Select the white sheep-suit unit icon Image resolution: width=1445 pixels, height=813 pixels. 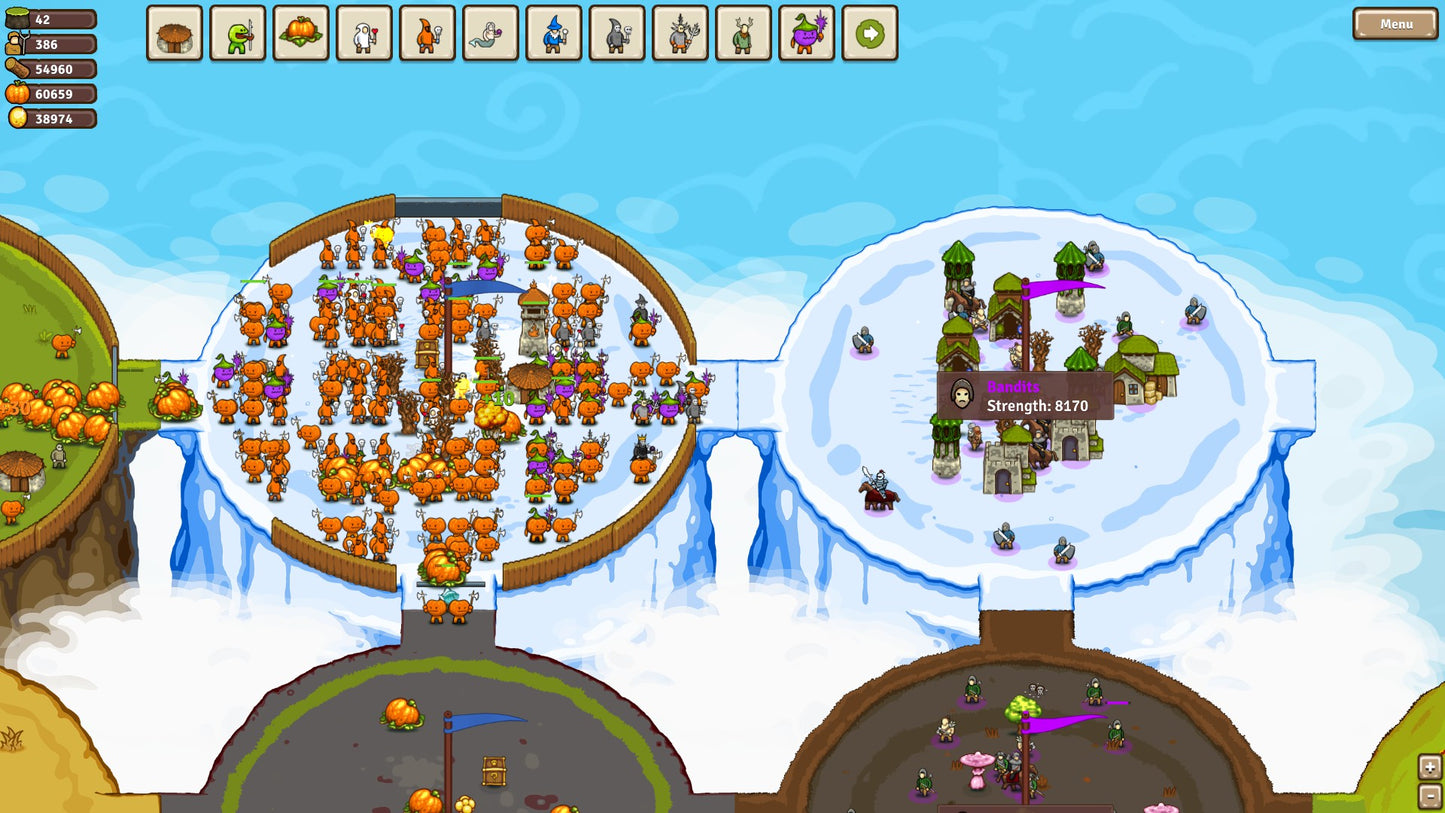click(364, 33)
